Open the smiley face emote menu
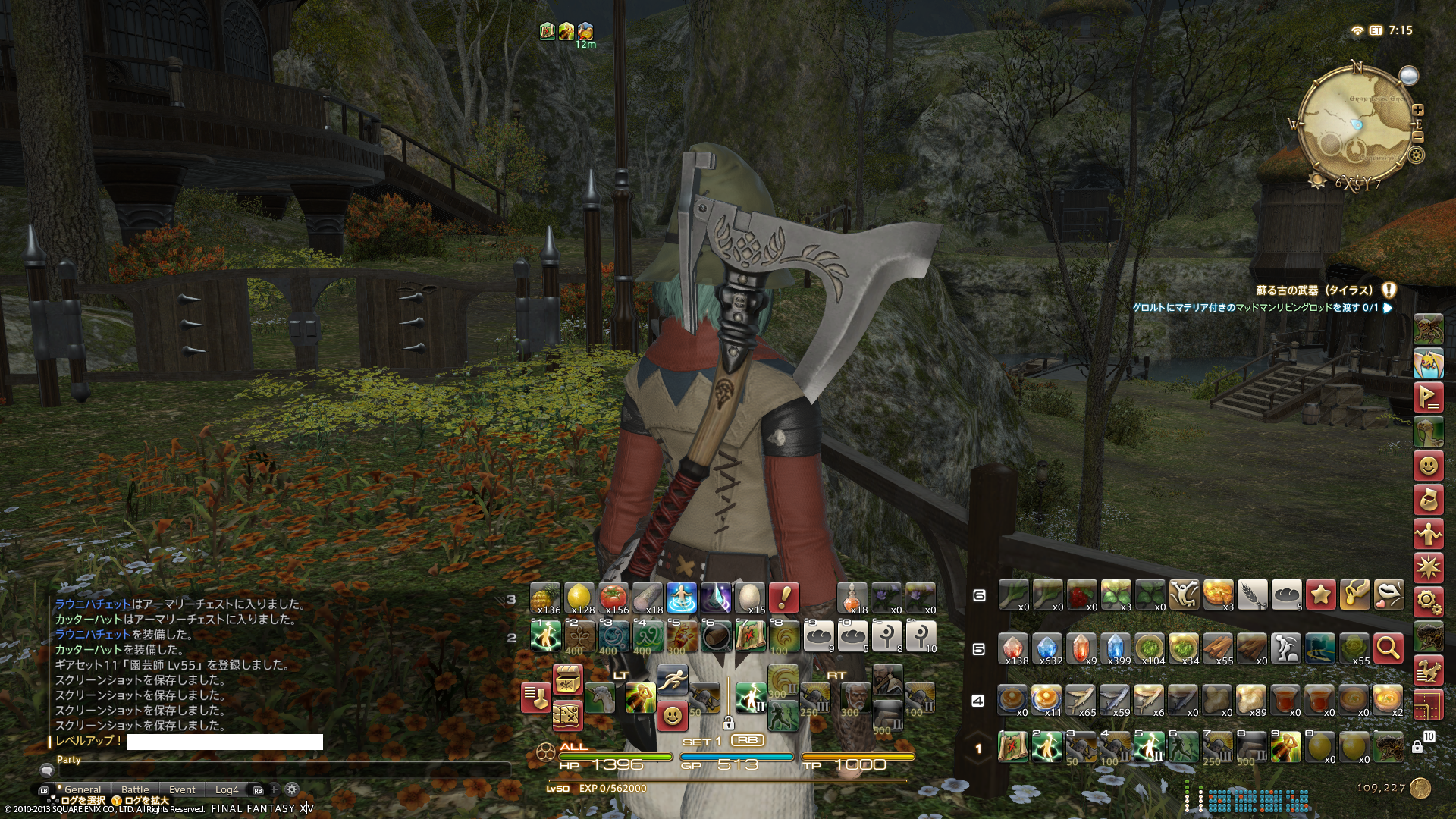The image size is (1456, 819). pyautogui.click(x=1428, y=465)
